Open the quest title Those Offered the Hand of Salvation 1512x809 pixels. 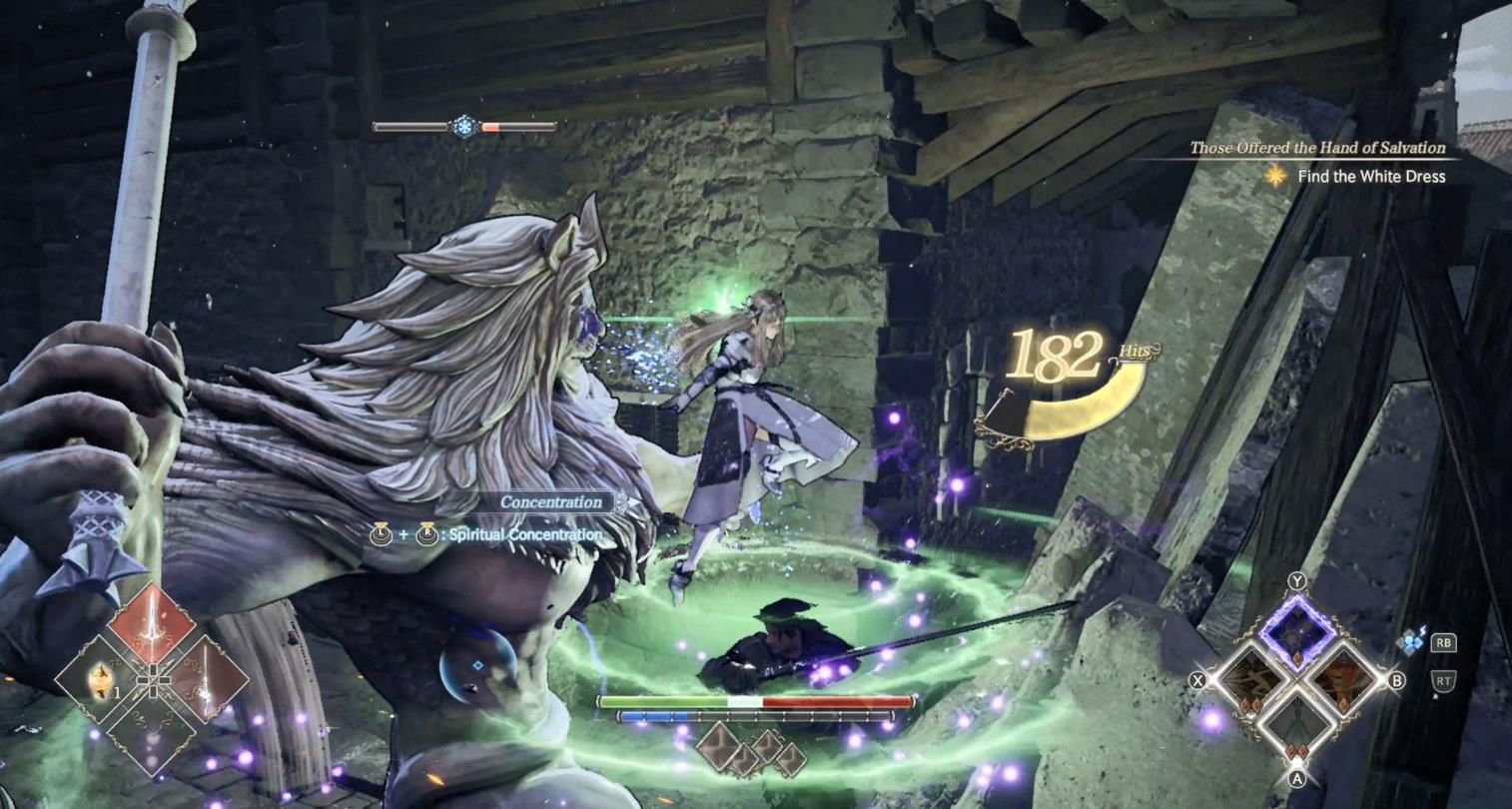[x=1316, y=148]
